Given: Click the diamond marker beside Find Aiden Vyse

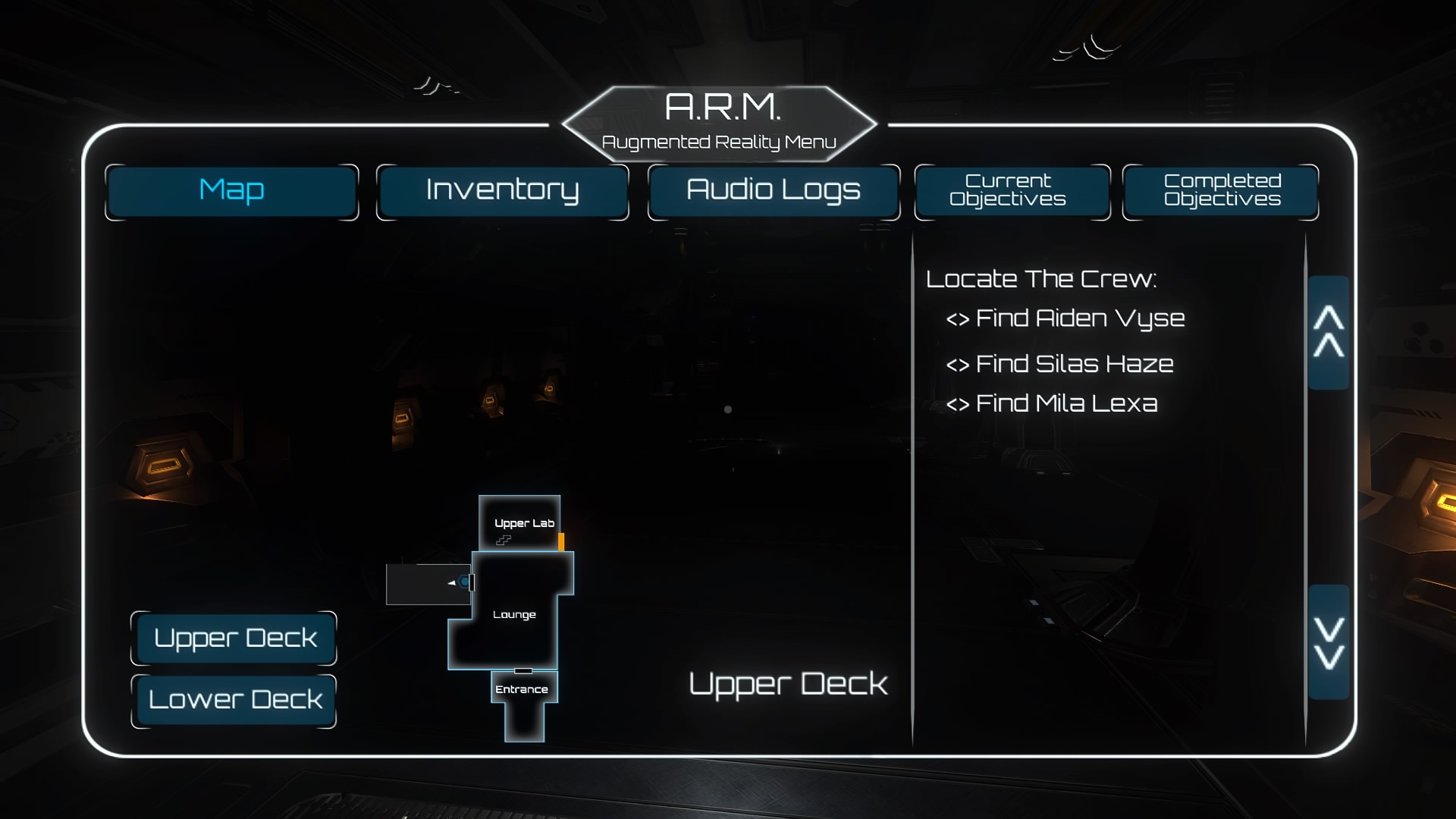Looking at the screenshot, I should pyautogui.click(x=958, y=318).
